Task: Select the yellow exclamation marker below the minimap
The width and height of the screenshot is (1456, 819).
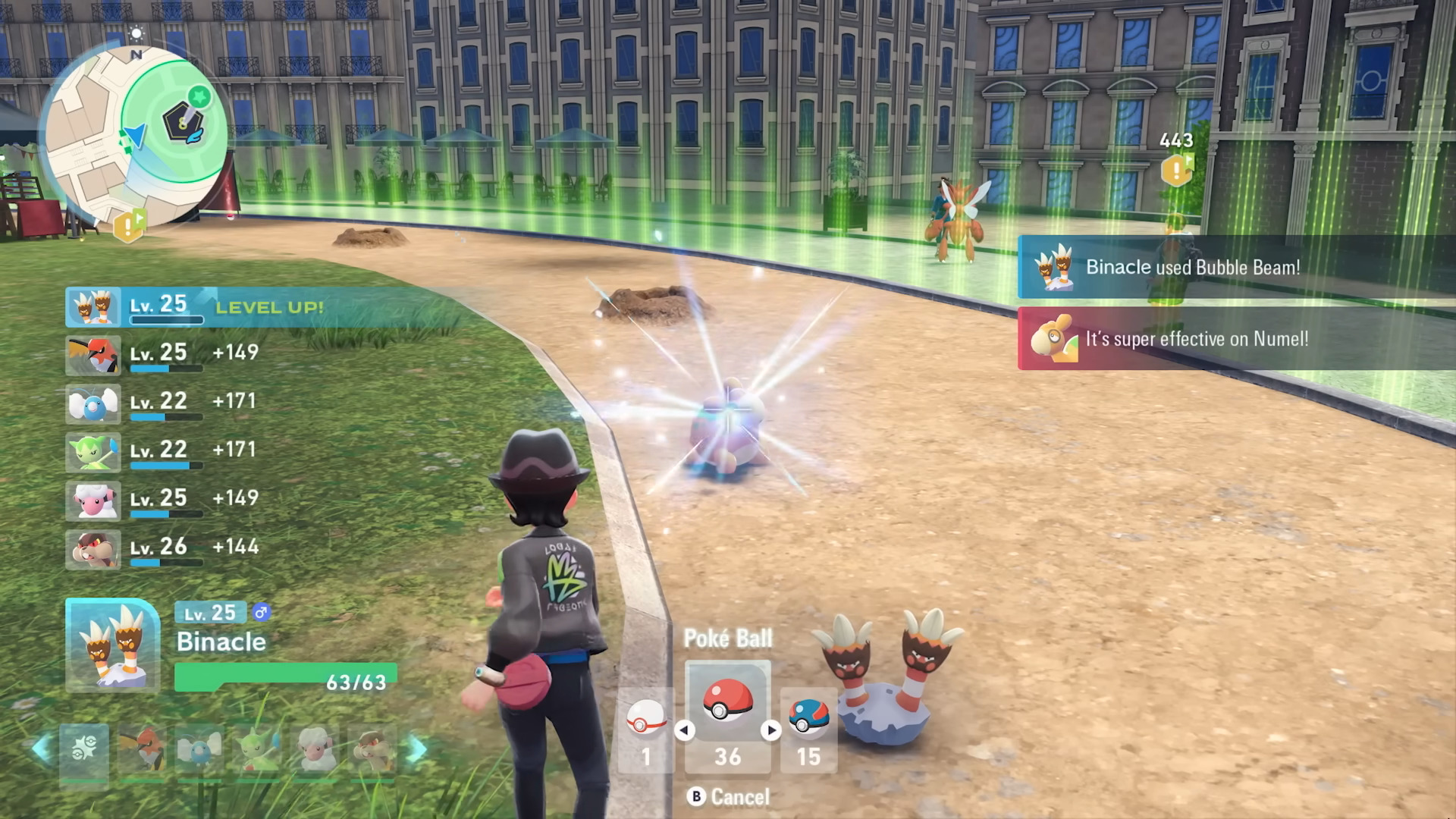Action: (129, 225)
